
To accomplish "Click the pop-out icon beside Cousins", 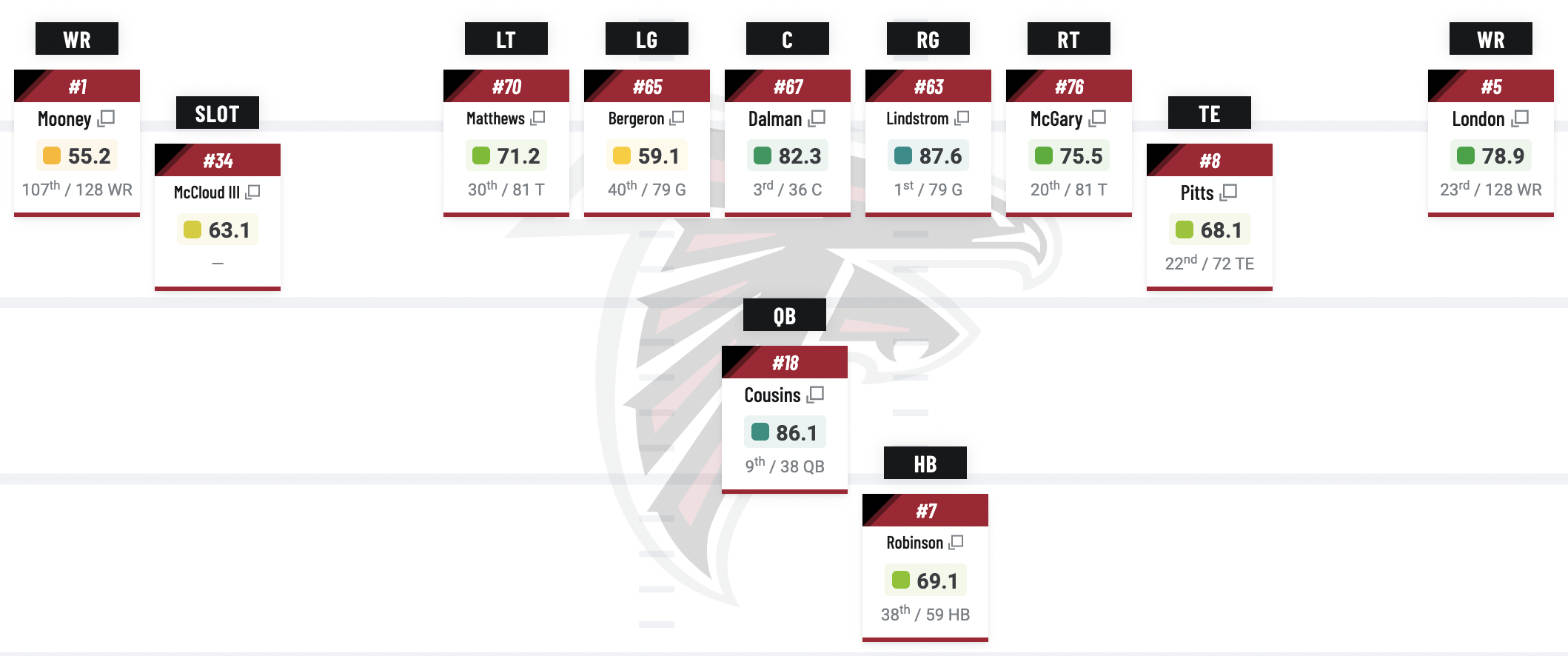I will [x=816, y=395].
